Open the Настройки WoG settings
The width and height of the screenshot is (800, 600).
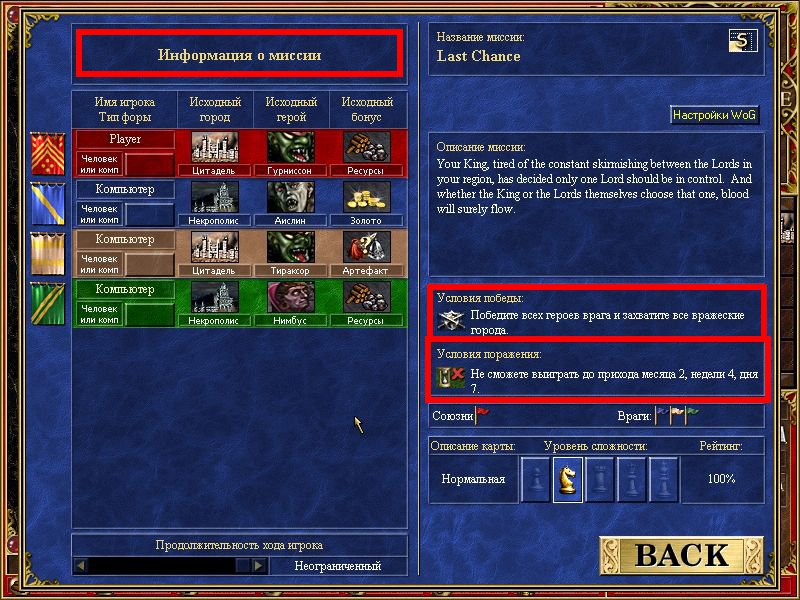pyautogui.click(x=714, y=115)
